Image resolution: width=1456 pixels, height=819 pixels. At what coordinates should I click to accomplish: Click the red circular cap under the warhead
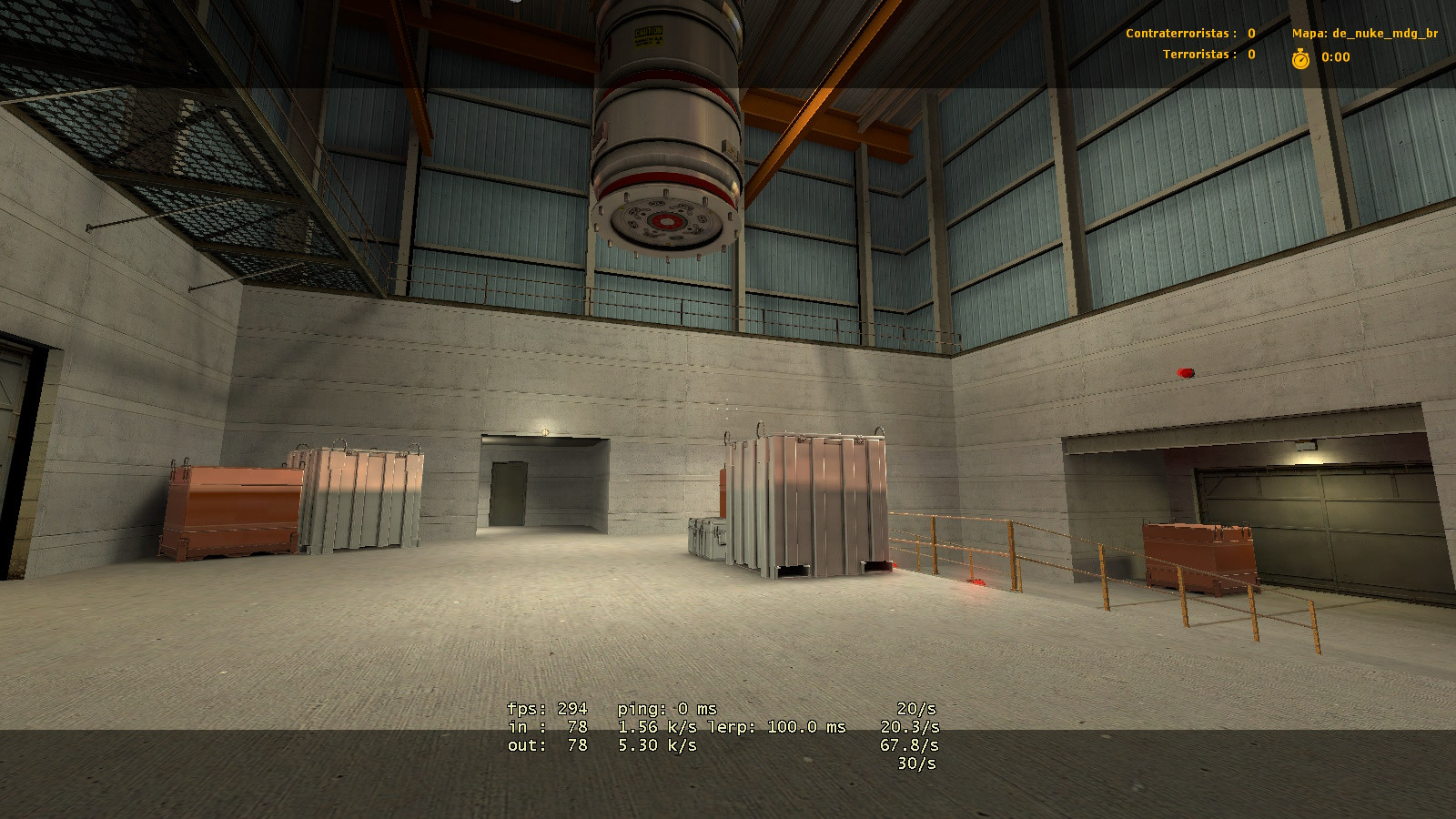[x=667, y=220]
